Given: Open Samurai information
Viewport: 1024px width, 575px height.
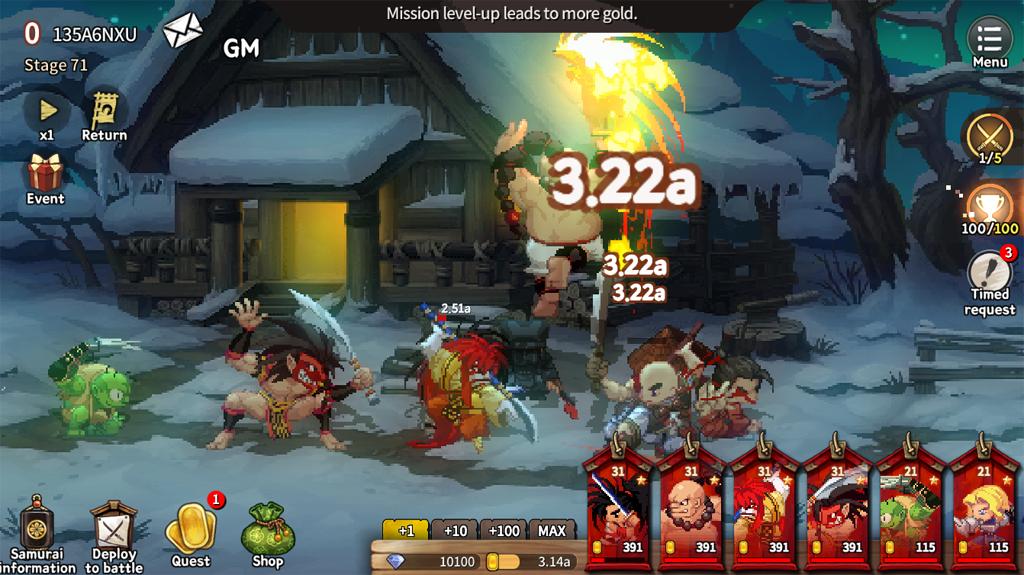Looking at the screenshot, I should click(37, 533).
